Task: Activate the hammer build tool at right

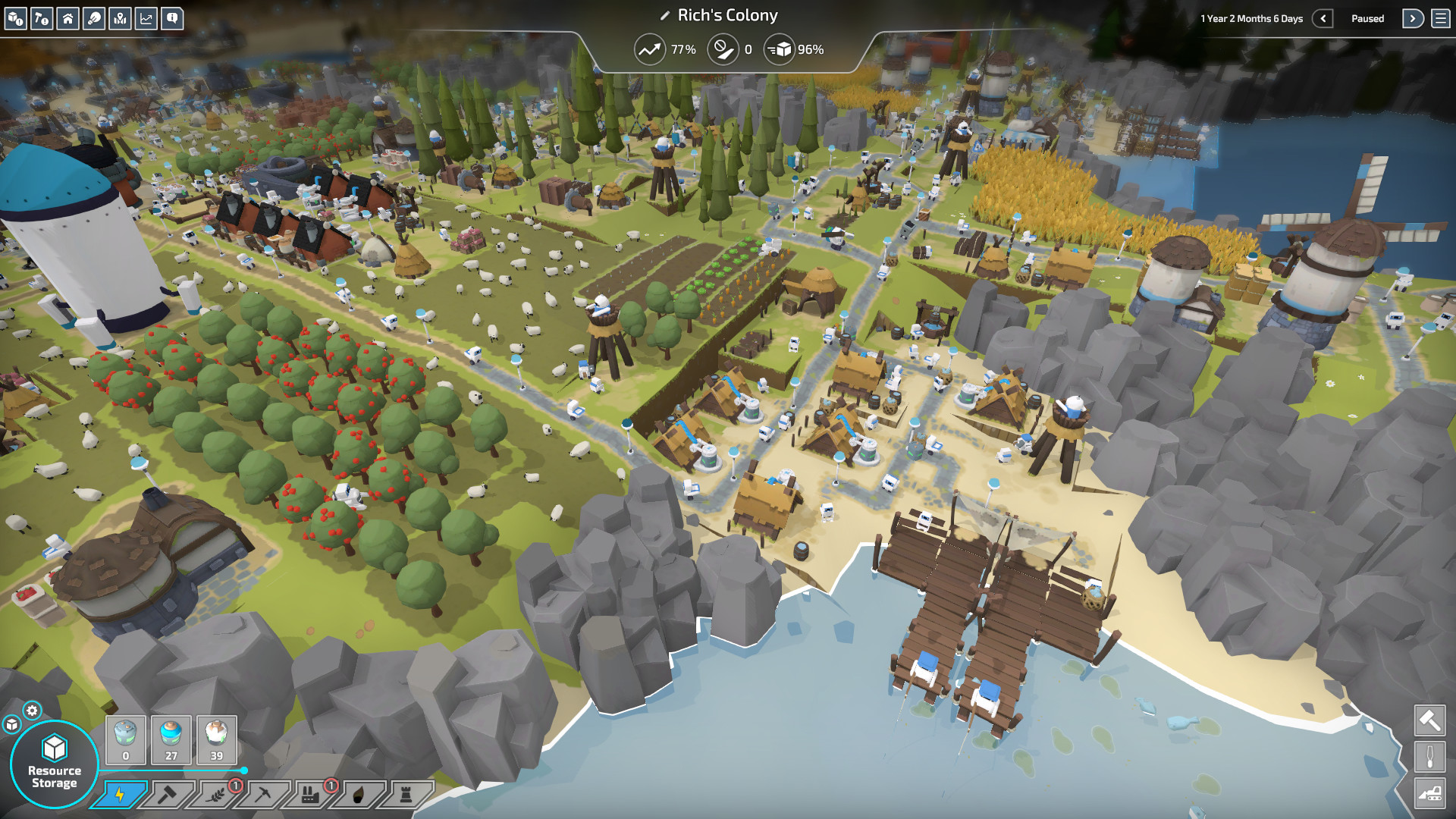Action: click(x=1429, y=720)
